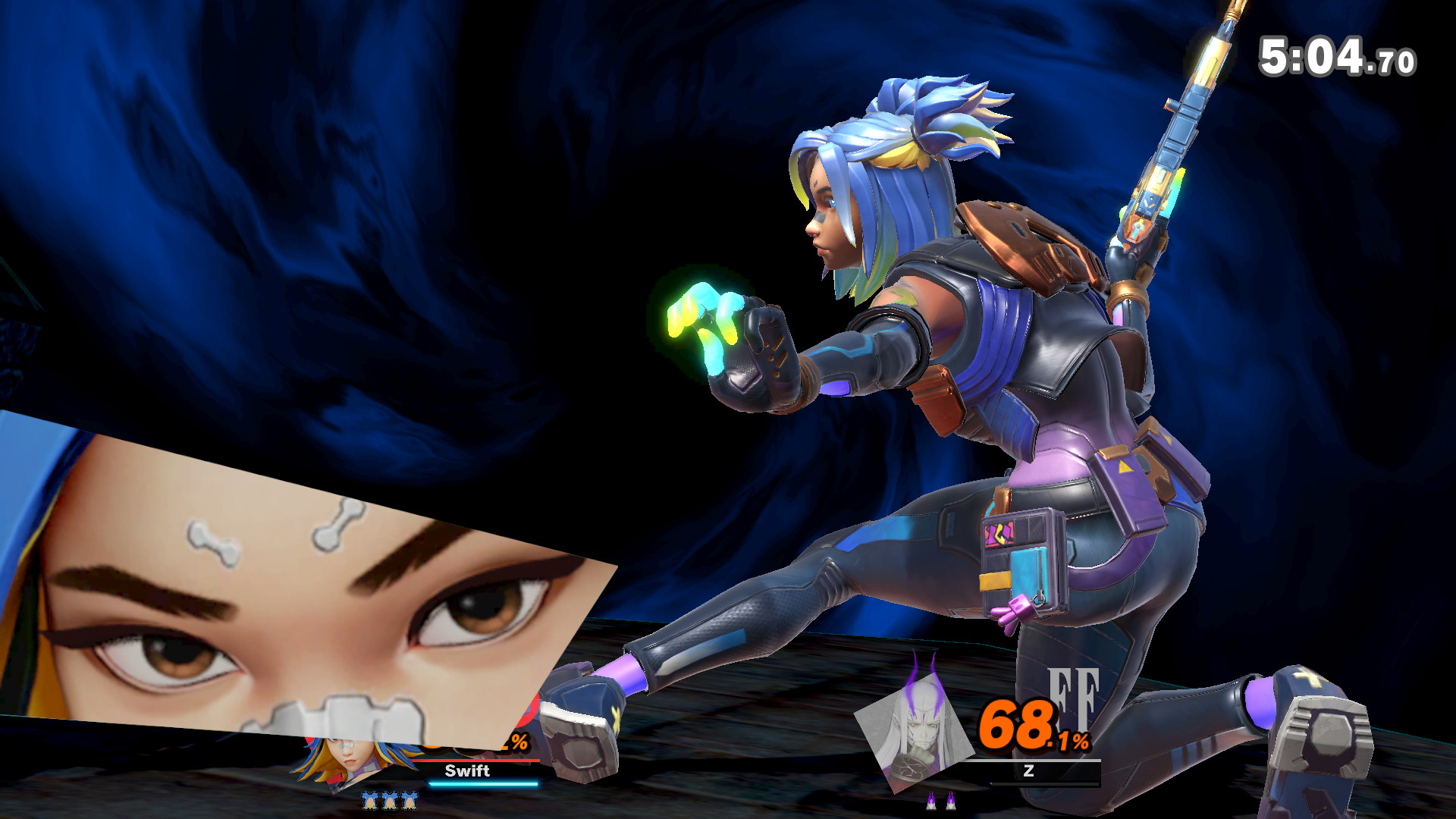Expand Swift's player HUD panel

[x=425, y=766]
